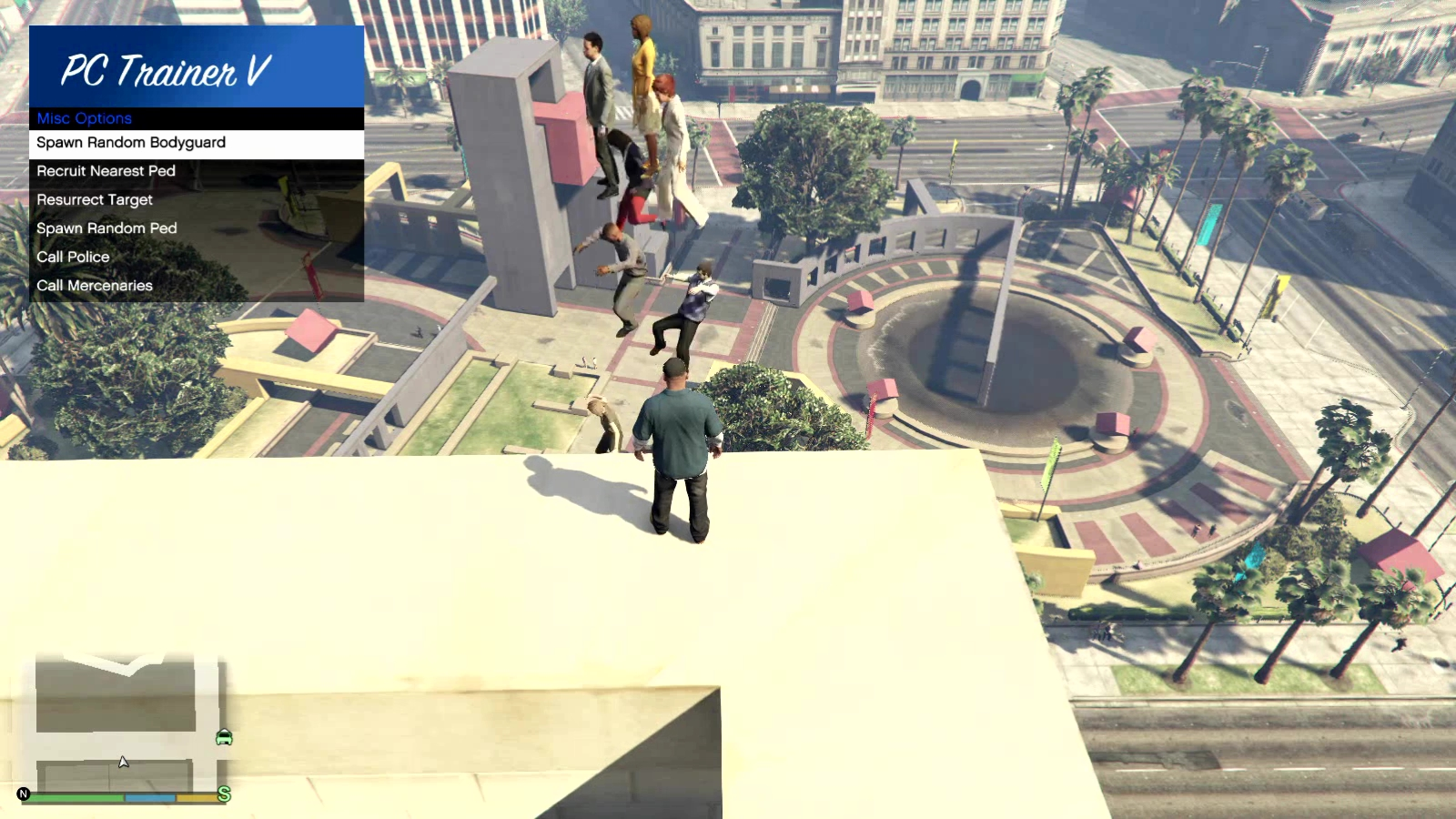Select Spawn Random Ped from the list
Image resolution: width=1456 pixels, height=819 pixels.
(108, 228)
